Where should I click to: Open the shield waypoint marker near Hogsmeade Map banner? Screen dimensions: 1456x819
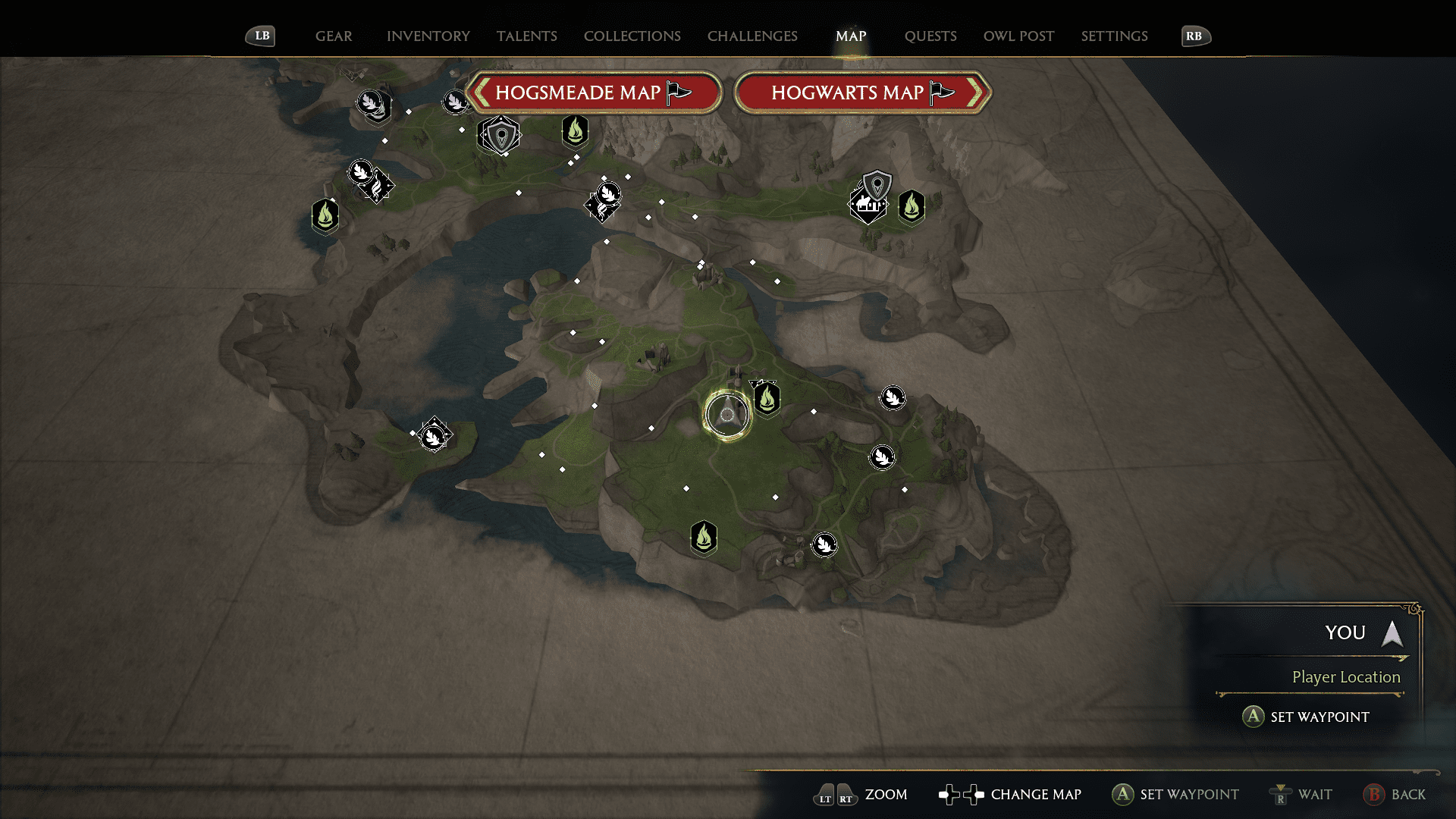coord(500,134)
